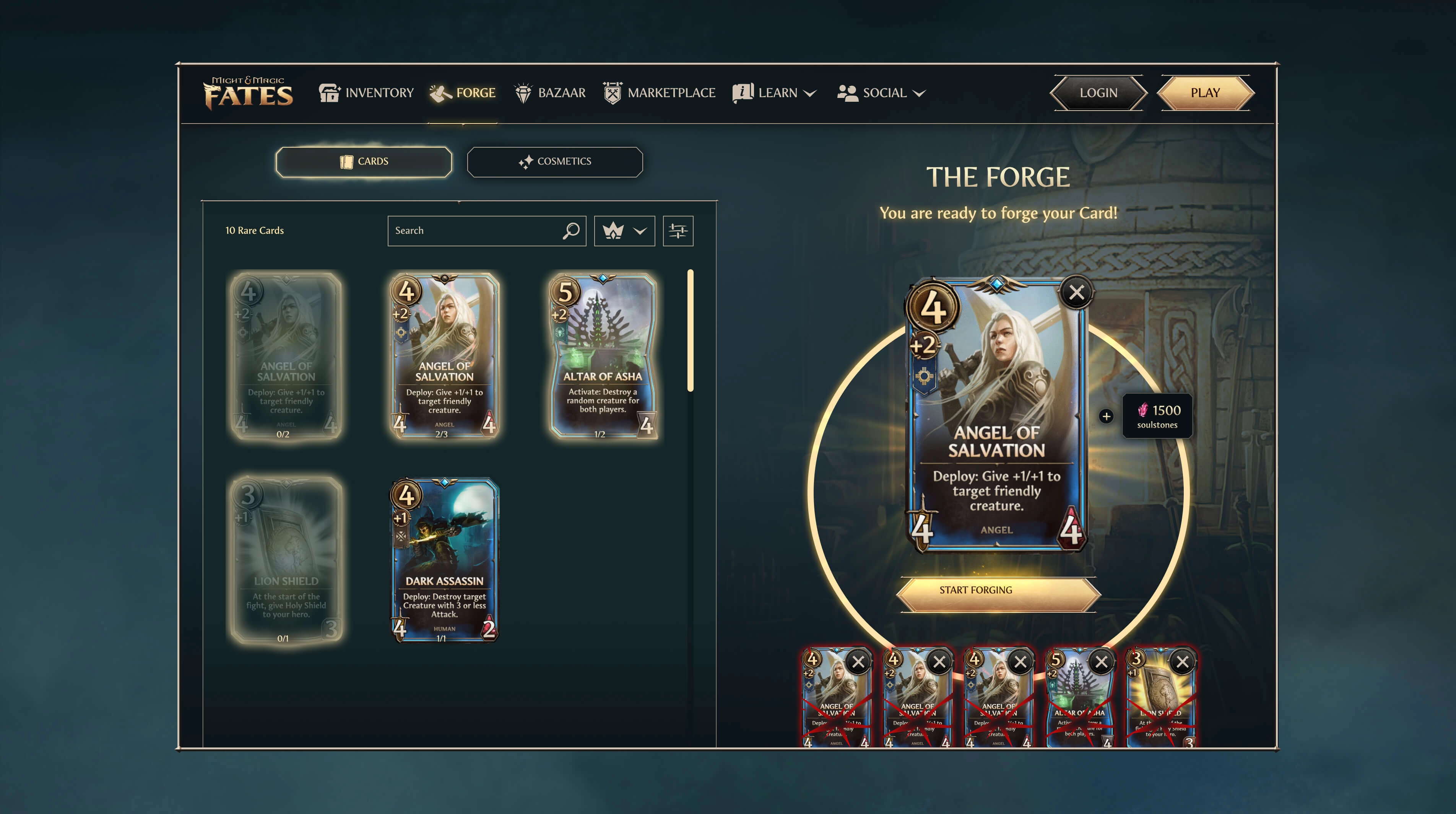Remove the Lion Shield sacrifice card

click(1182, 662)
